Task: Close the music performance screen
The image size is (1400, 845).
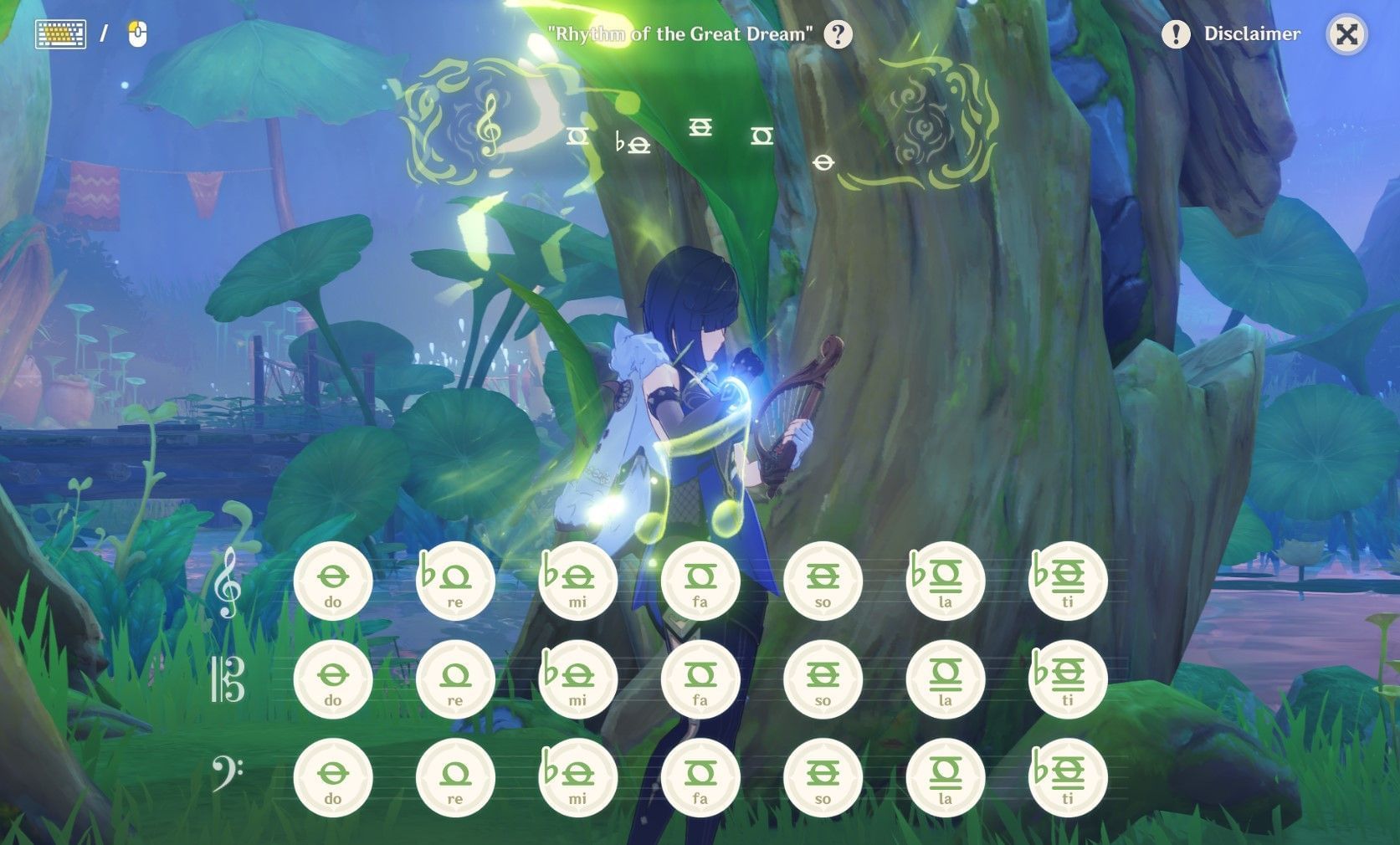Action: [x=1346, y=34]
